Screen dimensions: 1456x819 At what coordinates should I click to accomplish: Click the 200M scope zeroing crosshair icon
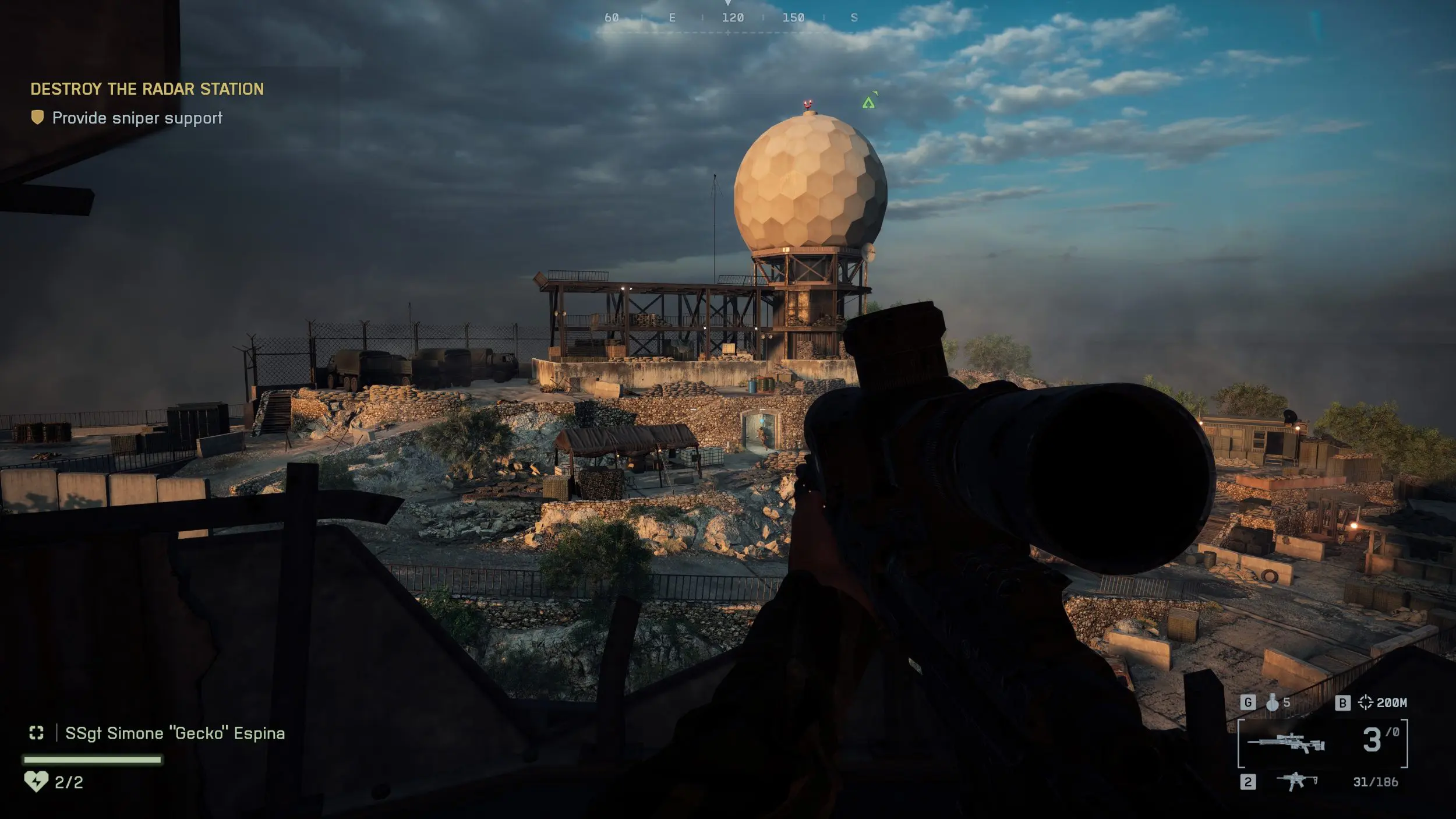(x=1366, y=702)
